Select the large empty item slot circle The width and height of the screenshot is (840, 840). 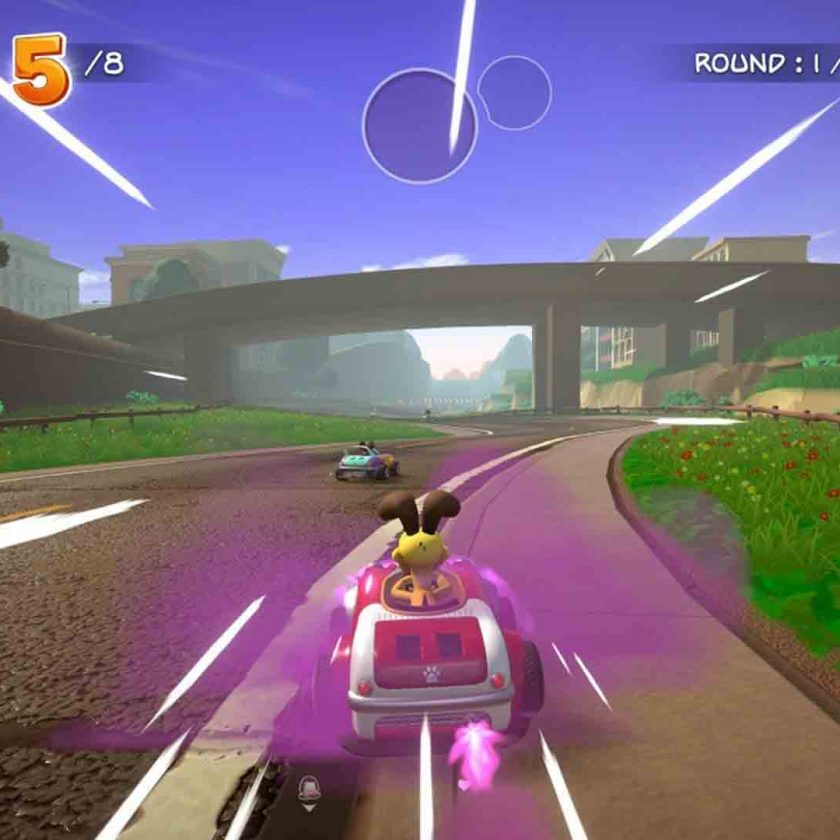[x=419, y=126]
